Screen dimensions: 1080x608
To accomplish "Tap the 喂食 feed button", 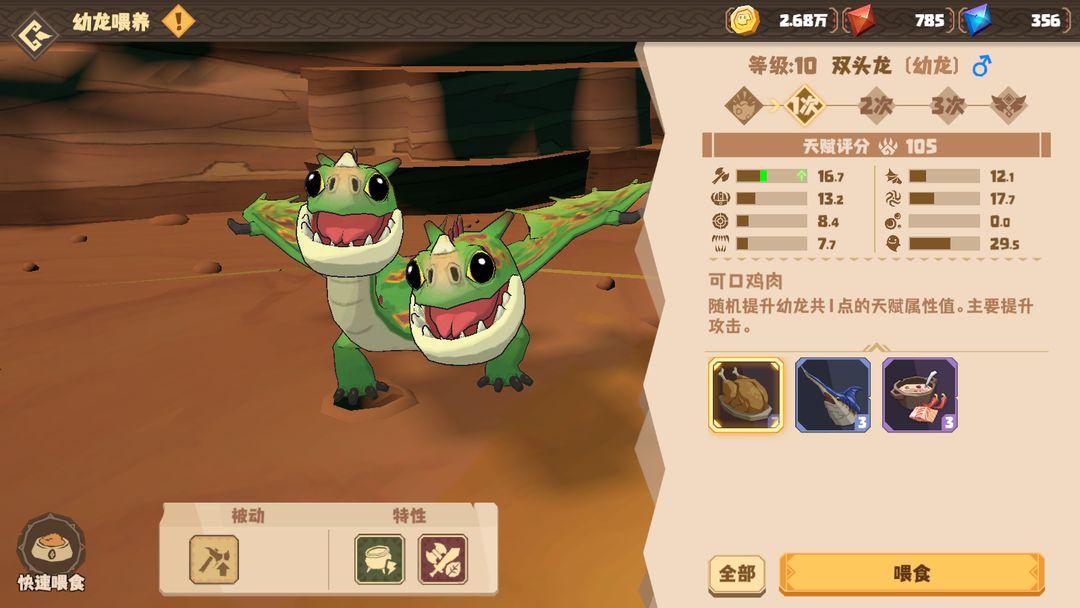I will 911,574.
